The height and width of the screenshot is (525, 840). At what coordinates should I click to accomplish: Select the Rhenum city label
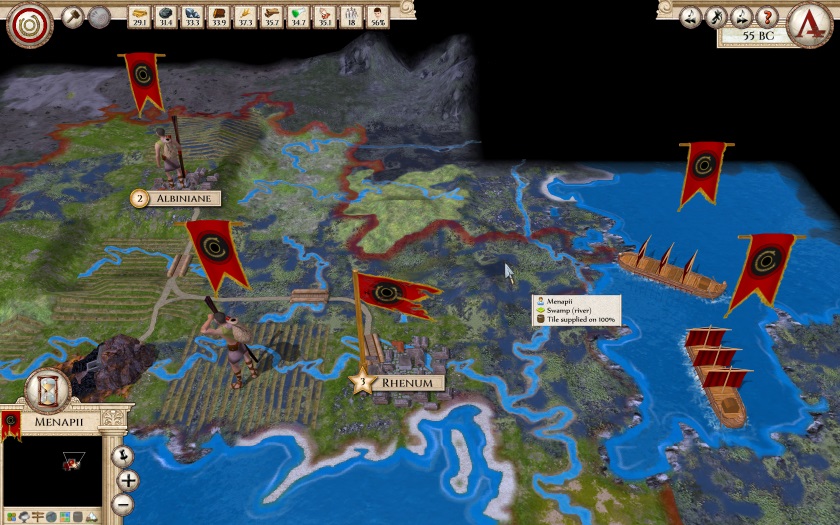[406, 383]
